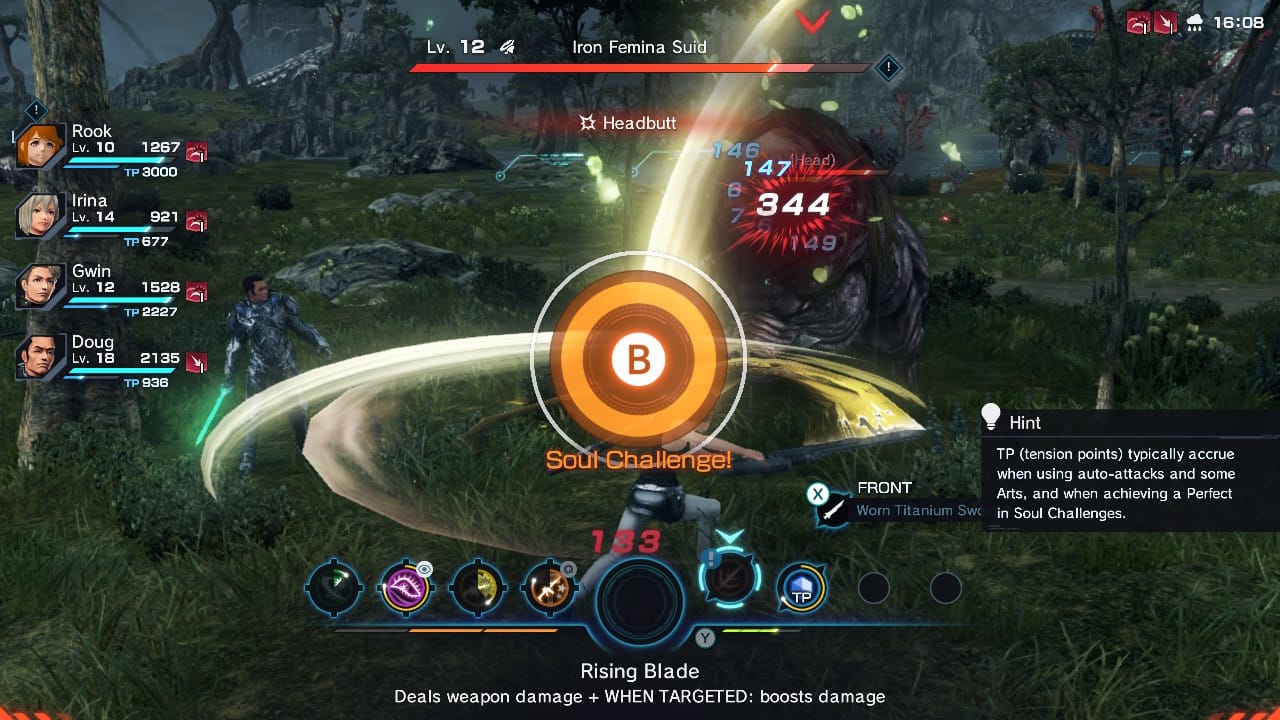Click the Iron Femina Suid health bar
Screen dimensions: 1280x720
pos(639,68)
